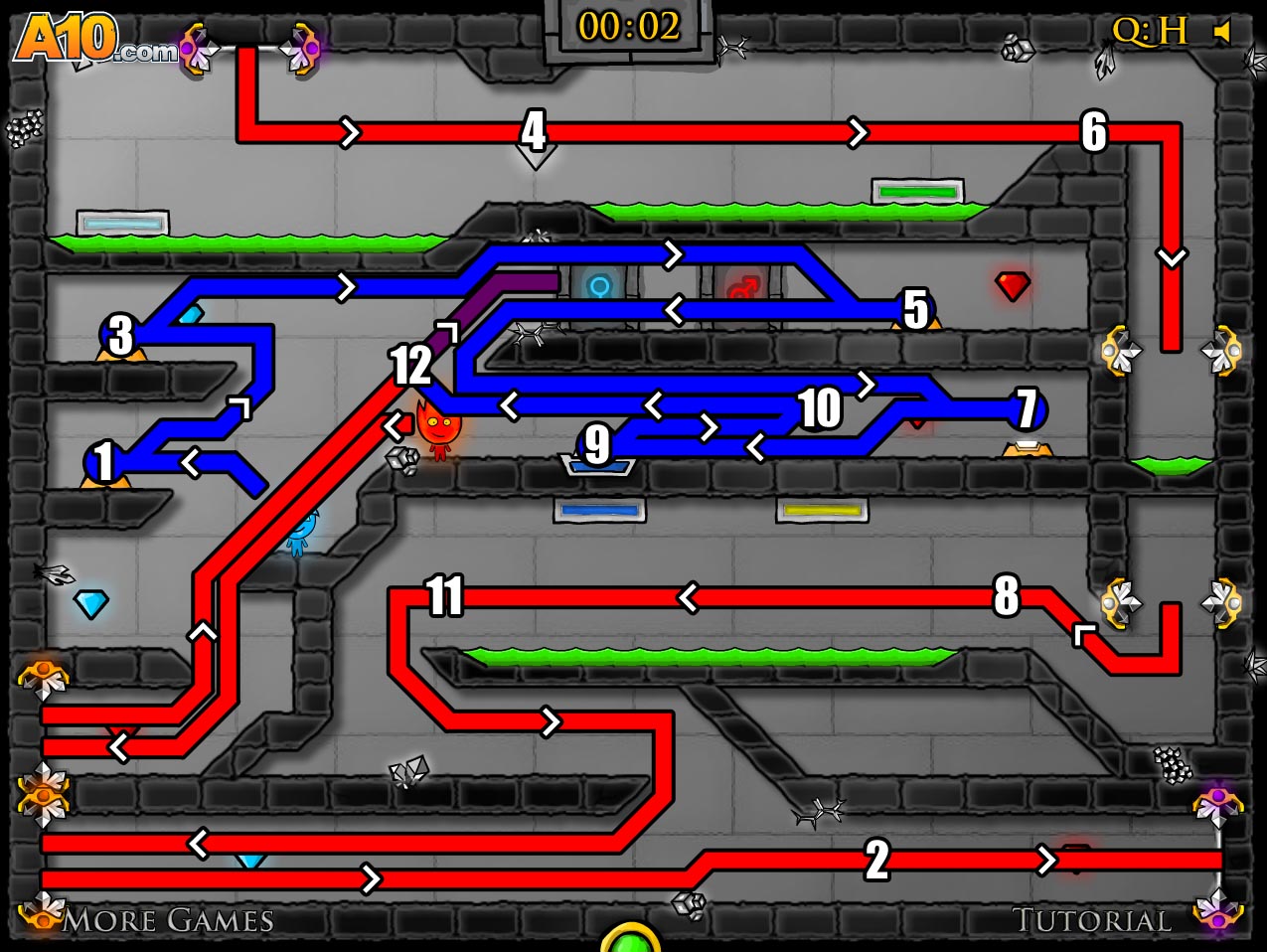Open the Tutorial
This screenshot has width=1267, height=952.
[1091, 920]
